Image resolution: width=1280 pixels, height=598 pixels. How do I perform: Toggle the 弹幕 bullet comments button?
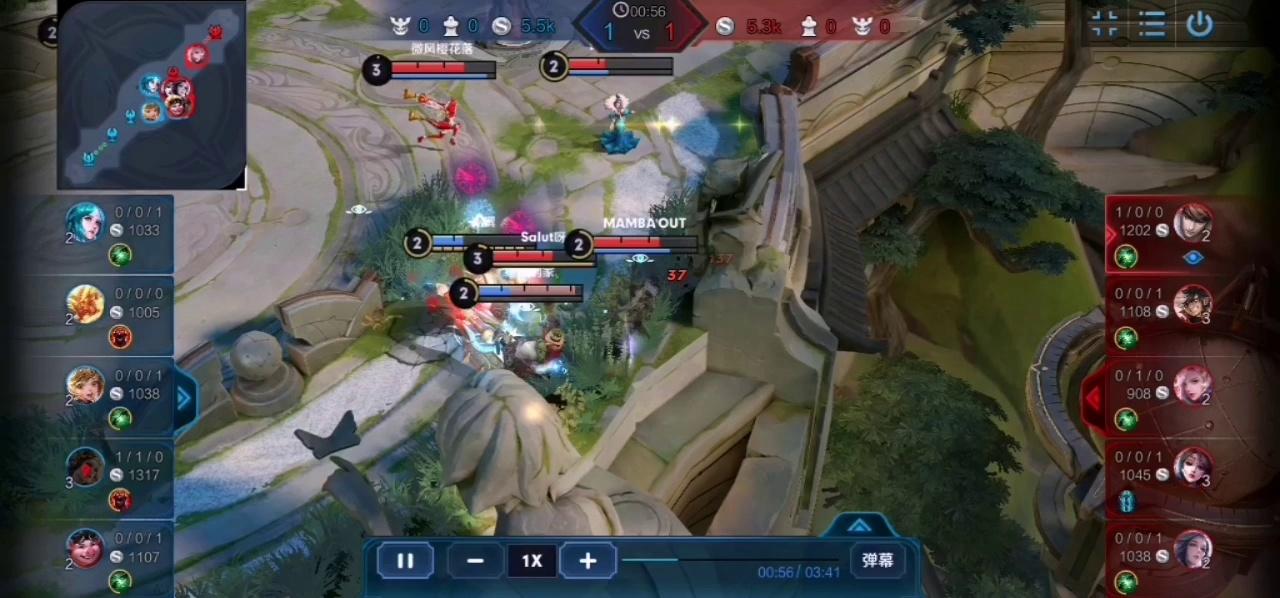point(877,560)
